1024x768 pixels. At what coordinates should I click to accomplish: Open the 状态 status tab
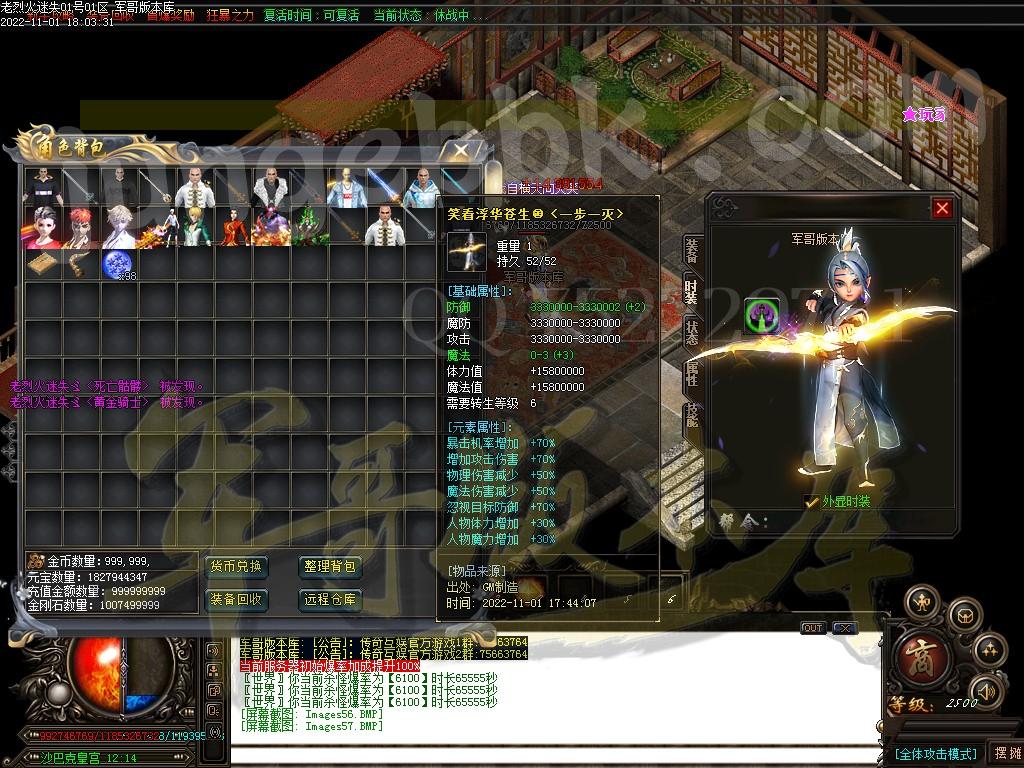click(691, 332)
